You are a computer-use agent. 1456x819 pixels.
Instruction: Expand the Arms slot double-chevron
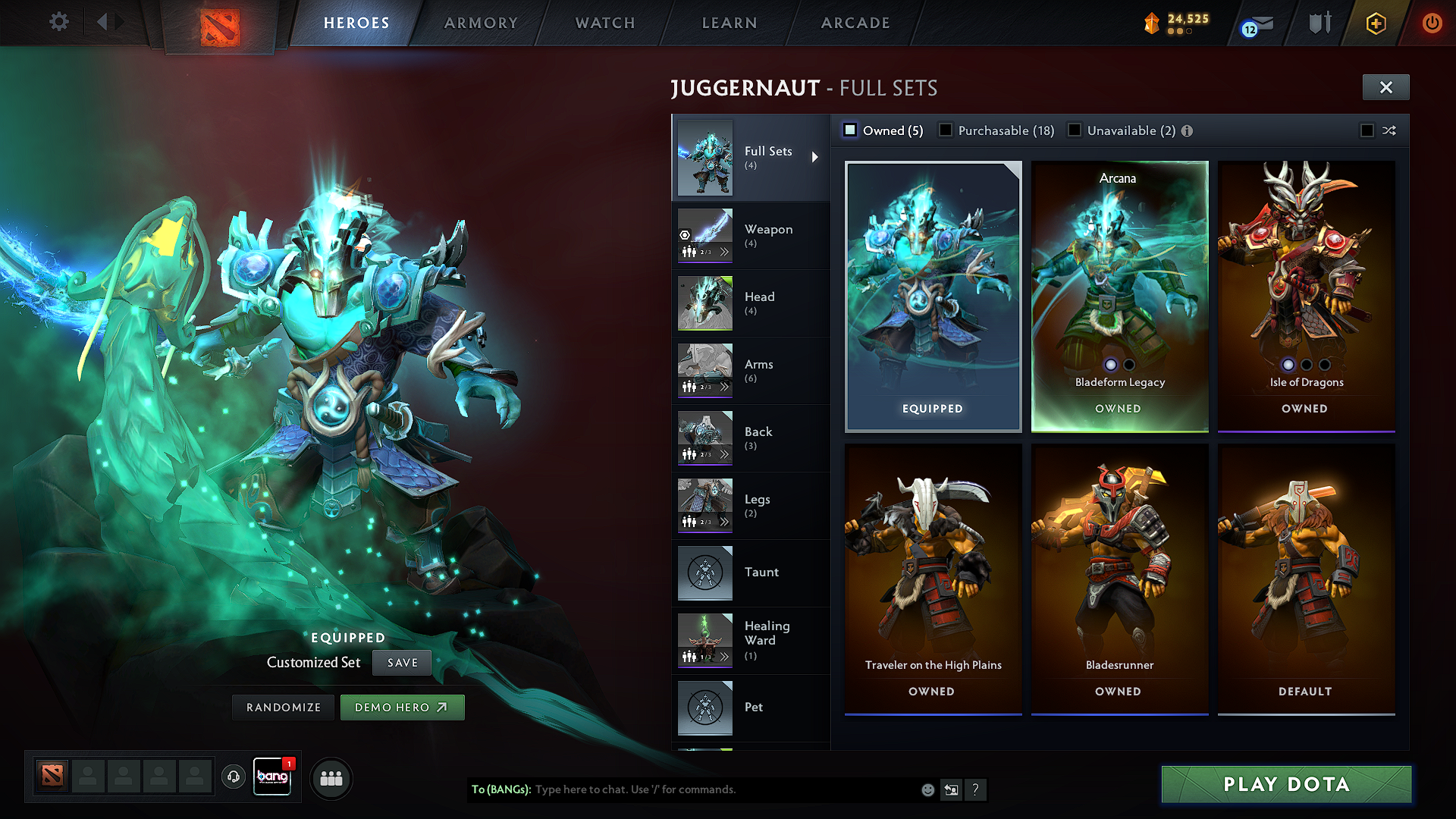coord(725,386)
